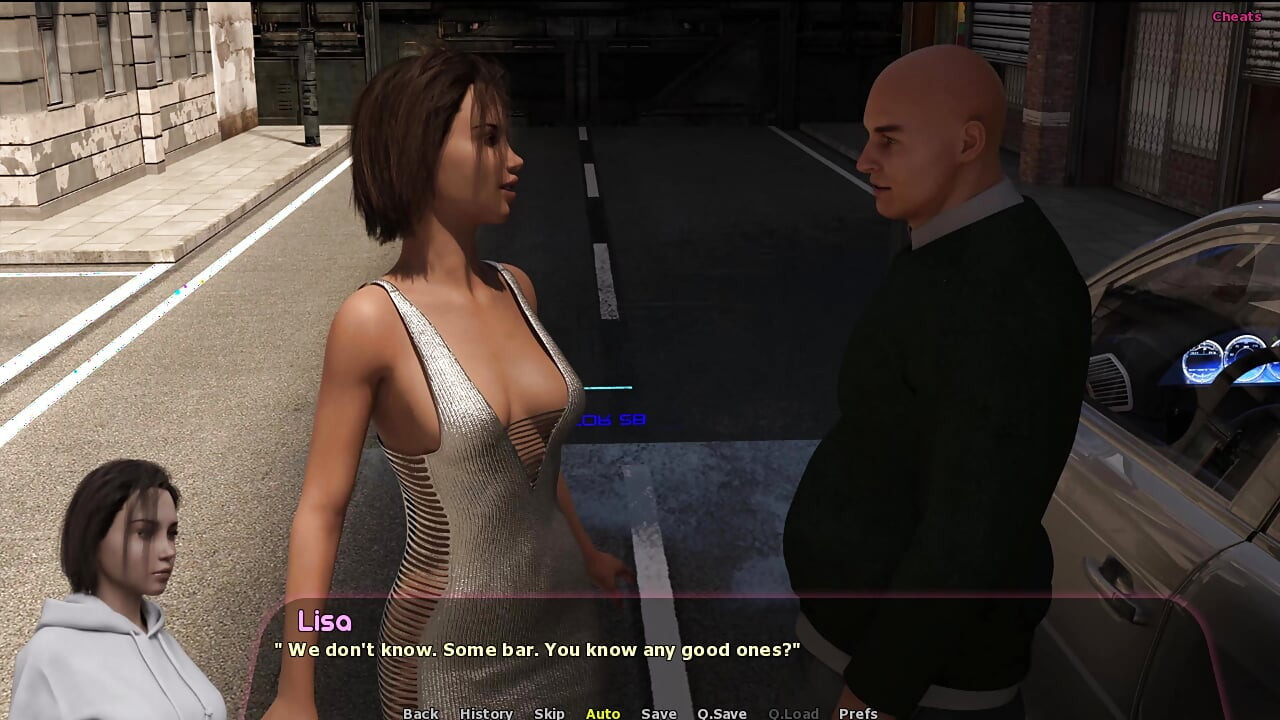The width and height of the screenshot is (1280, 720).
Task: Quick save with Q.Save
Action: 722,713
